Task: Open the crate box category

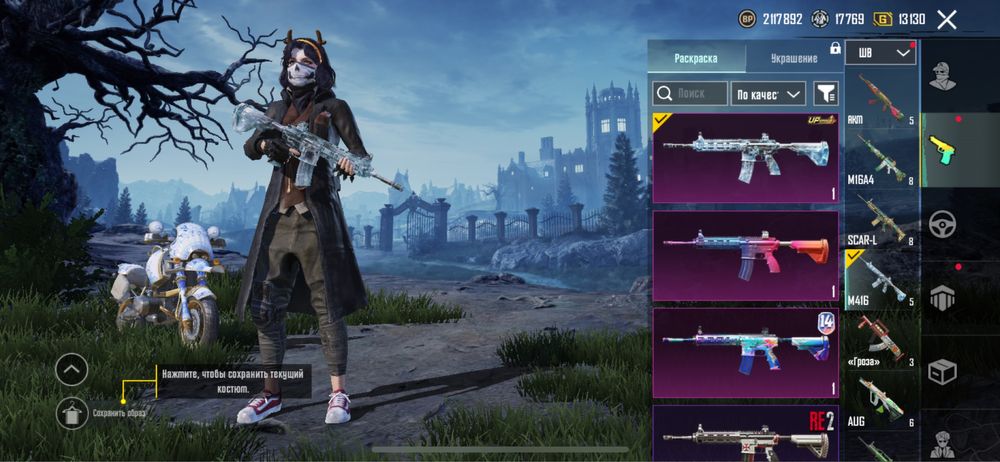Action: (x=942, y=372)
